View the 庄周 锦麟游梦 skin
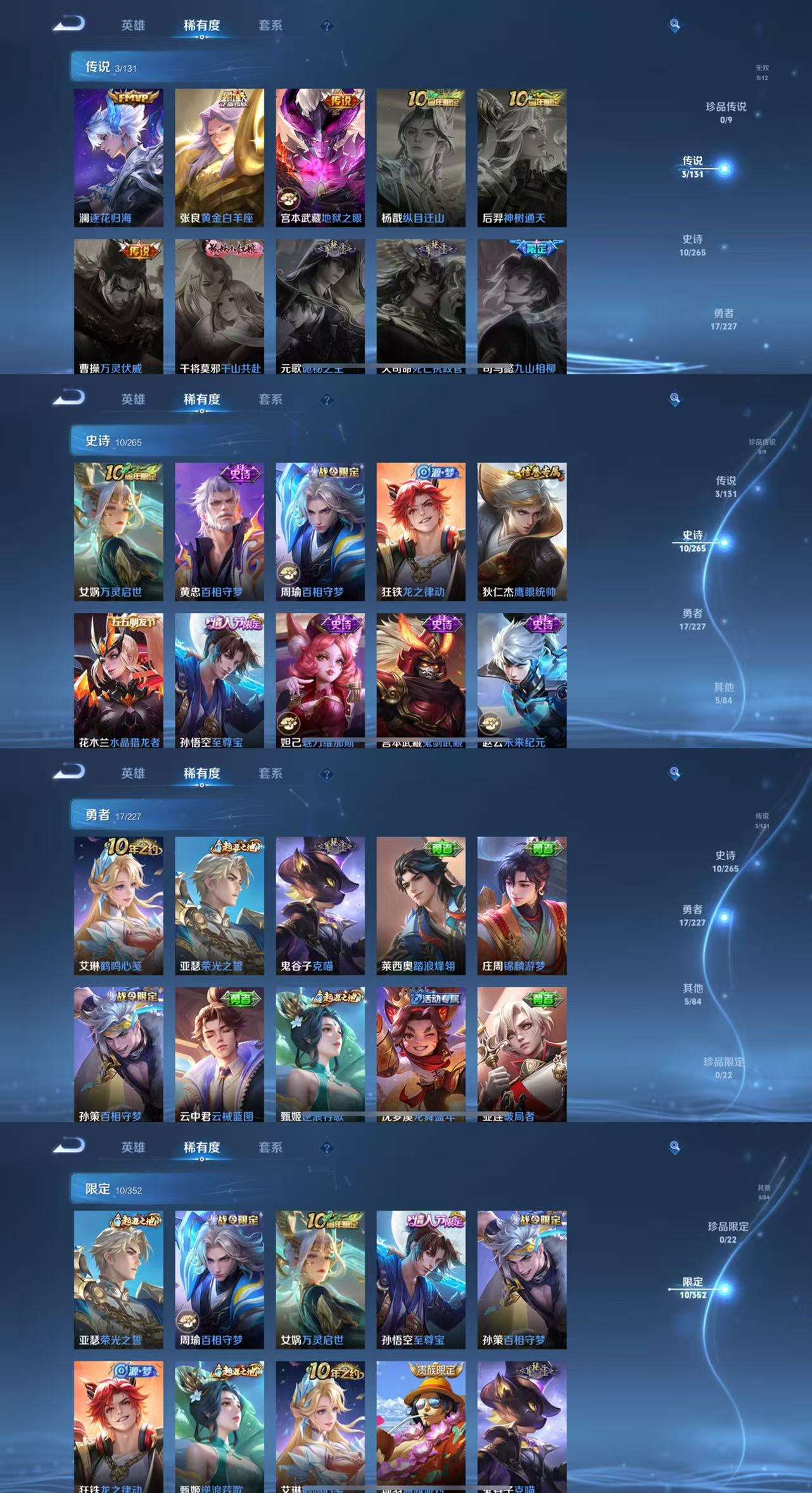The width and height of the screenshot is (812, 1493). pyautogui.click(x=522, y=905)
